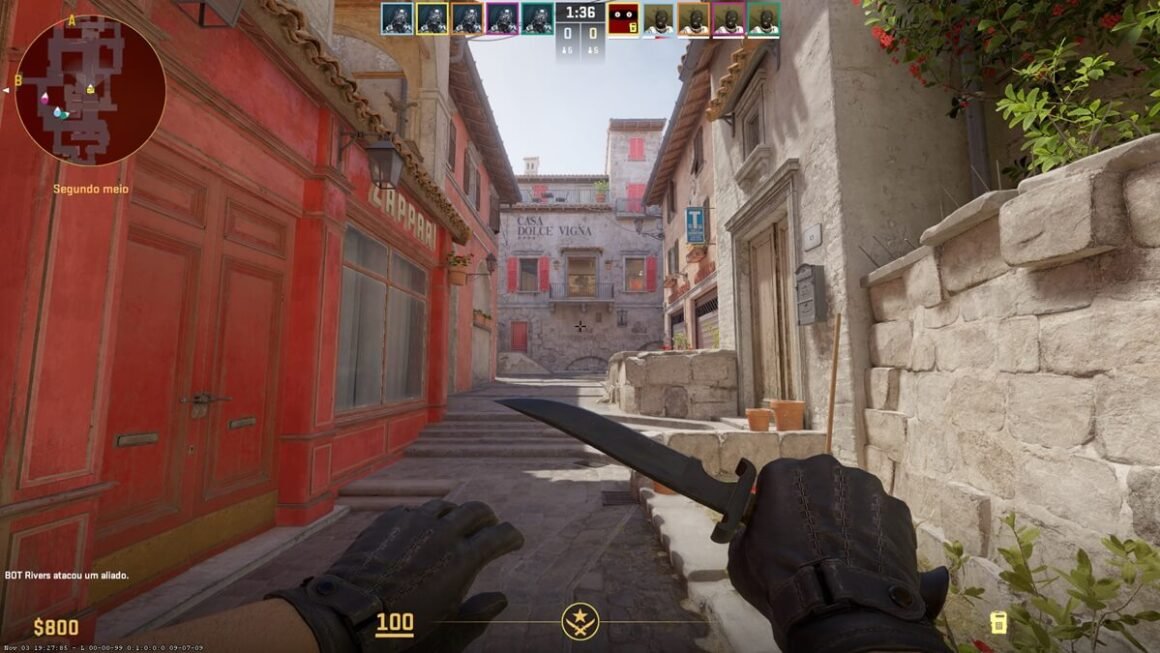Click the circular radar minimap
1160x653 pixels.
coord(90,89)
